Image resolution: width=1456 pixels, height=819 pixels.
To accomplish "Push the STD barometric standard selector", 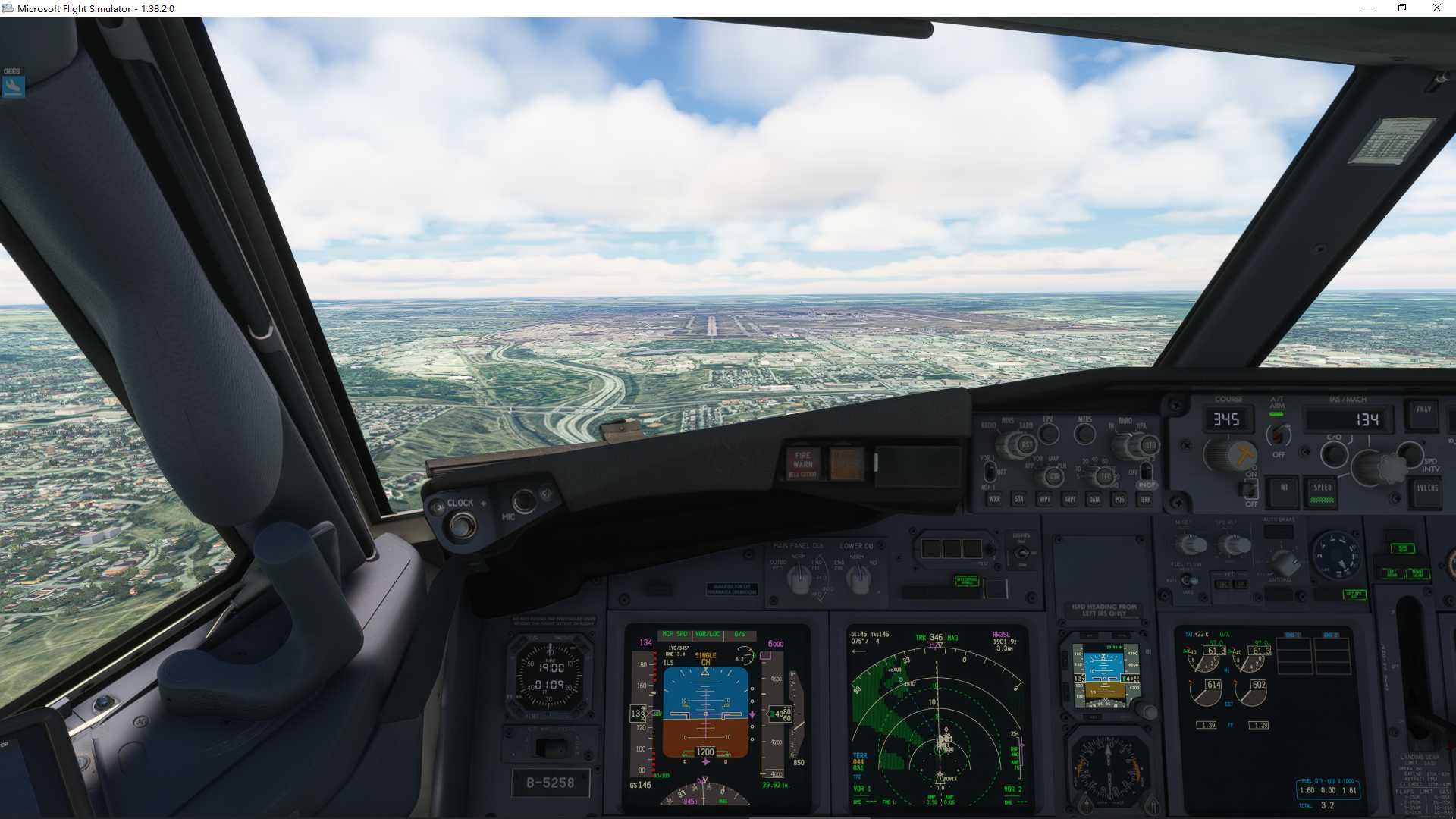I will pos(1150,444).
